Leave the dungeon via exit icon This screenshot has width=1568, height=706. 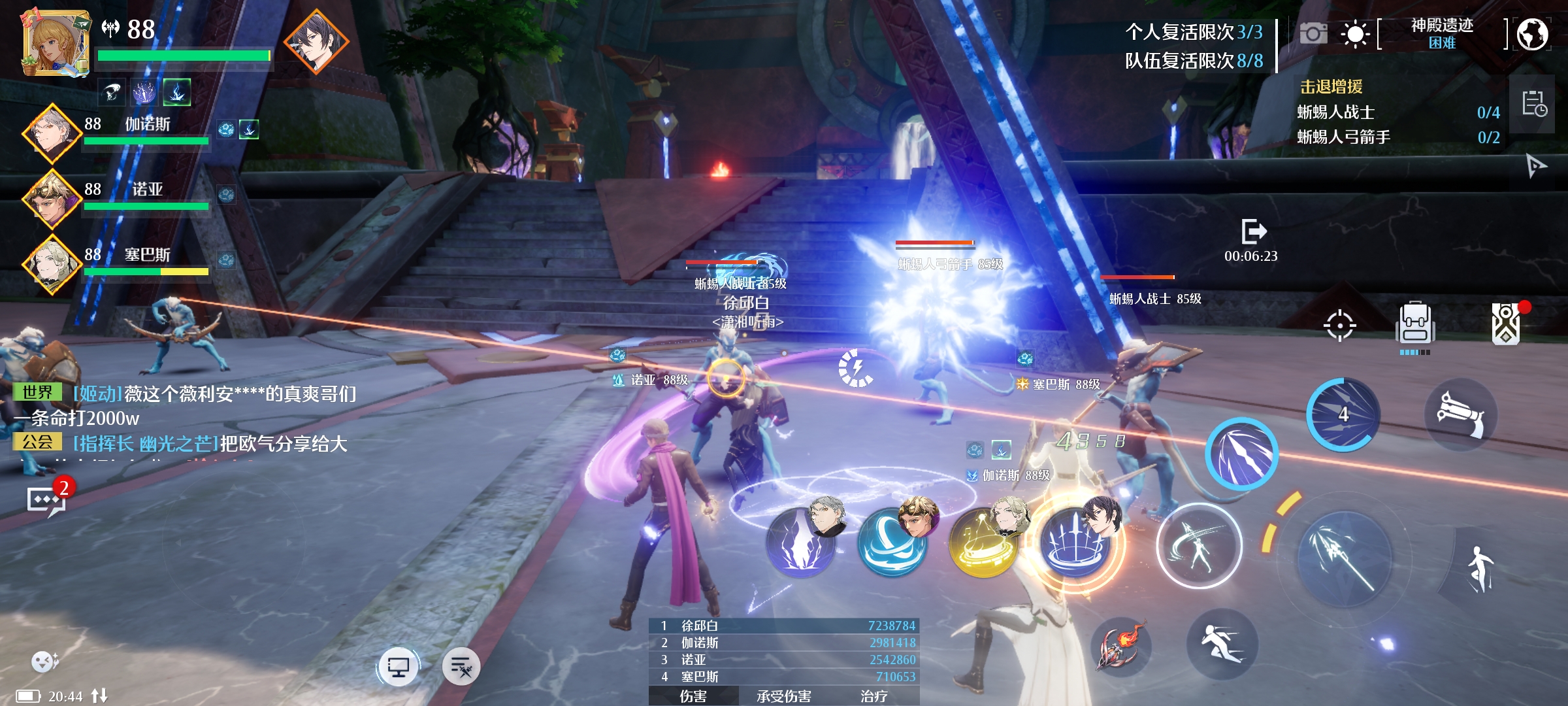click(1253, 231)
